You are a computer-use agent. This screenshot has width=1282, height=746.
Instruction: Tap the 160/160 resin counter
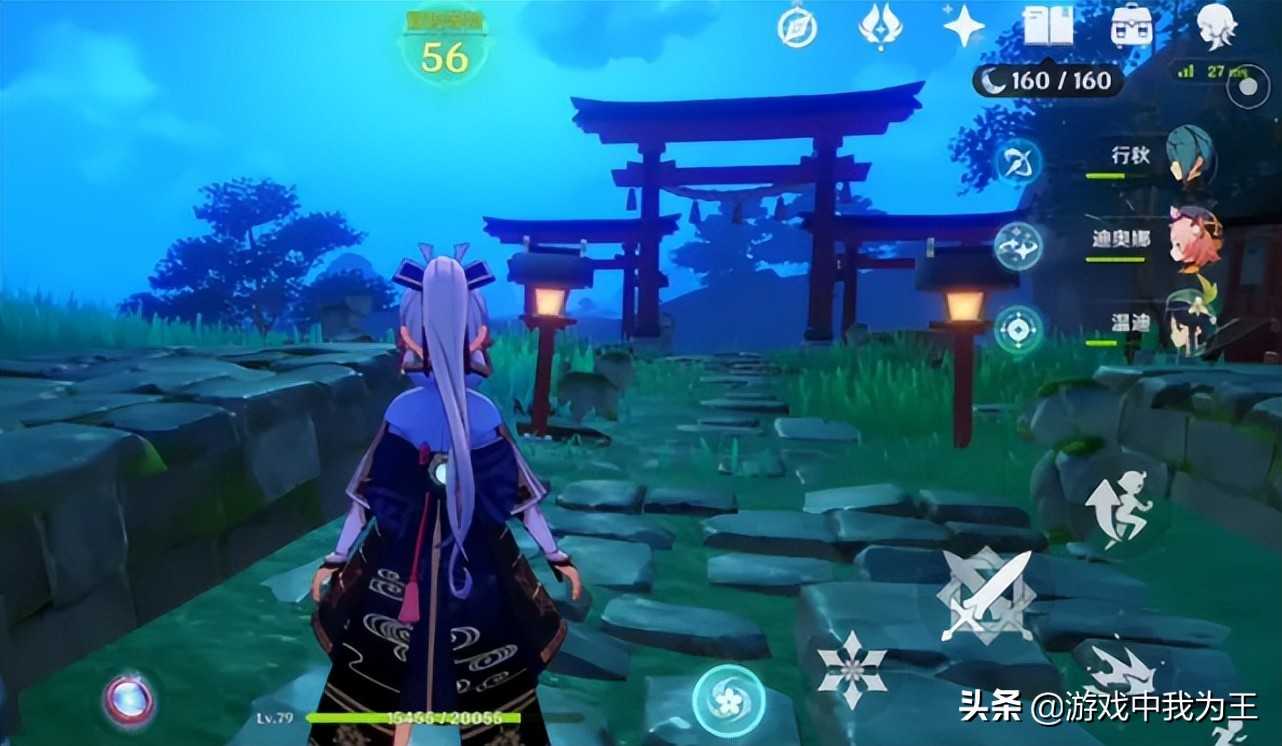click(x=1045, y=80)
